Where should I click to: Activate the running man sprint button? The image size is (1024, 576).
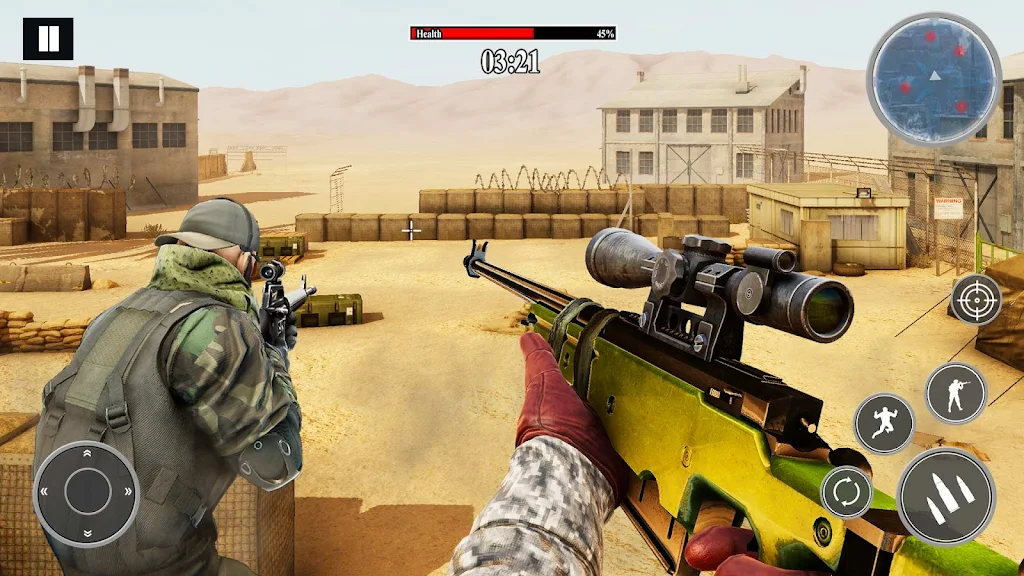click(x=884, y=423)
